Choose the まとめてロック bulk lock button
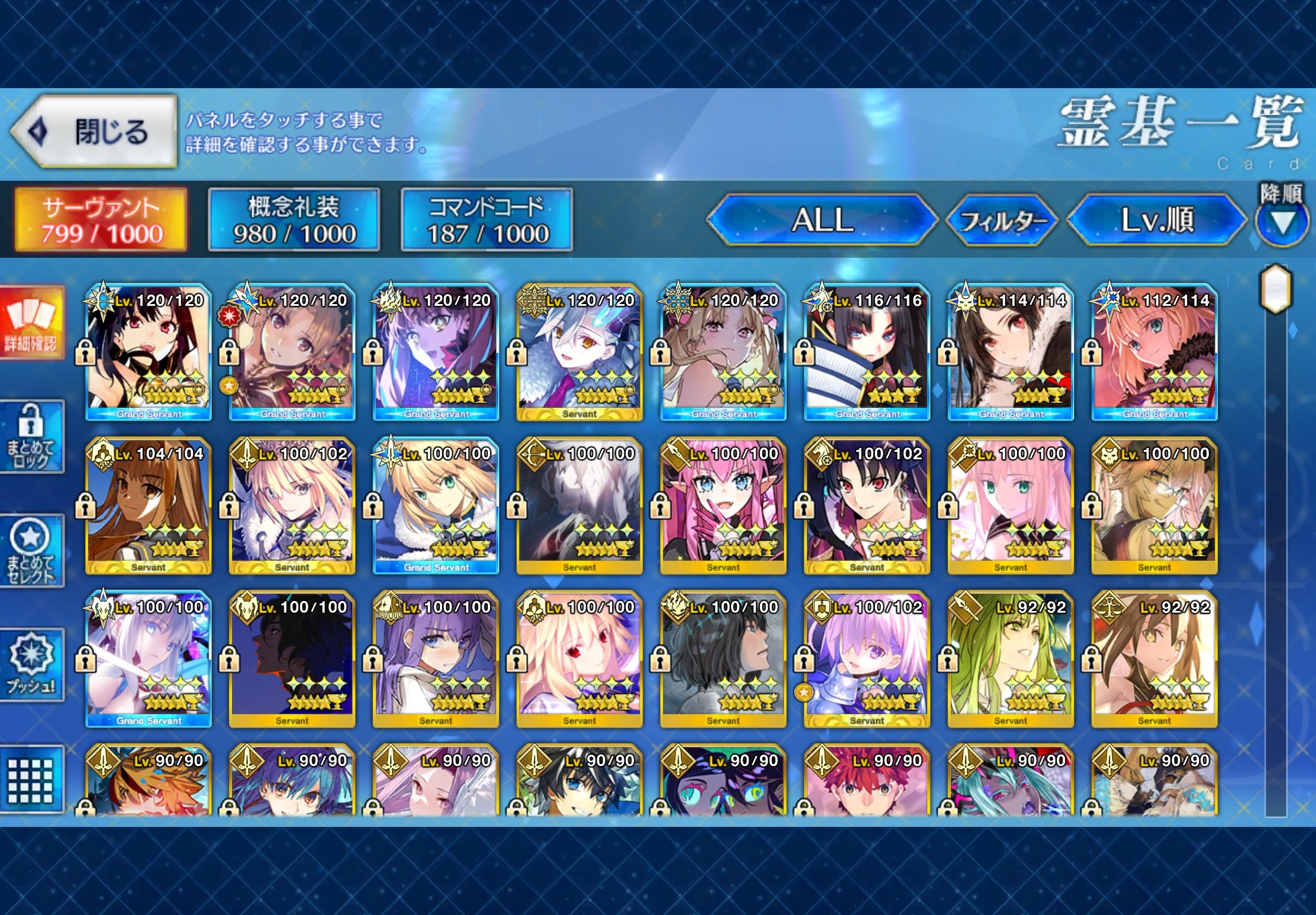 [32, 437]
